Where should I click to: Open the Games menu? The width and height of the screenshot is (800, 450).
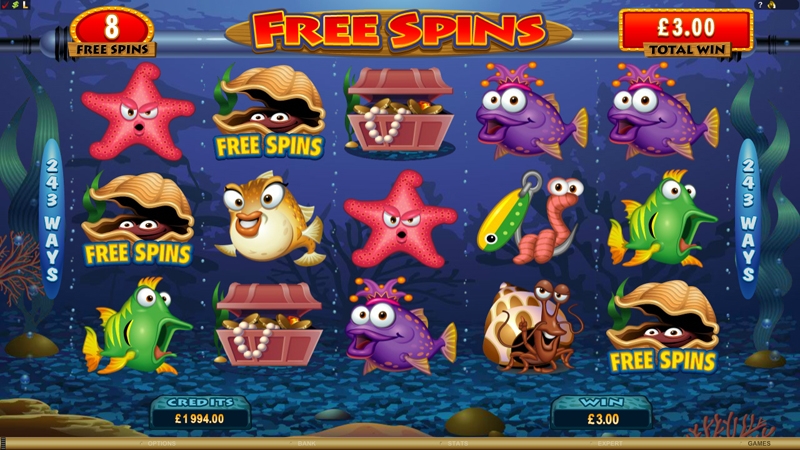(759, 443)
